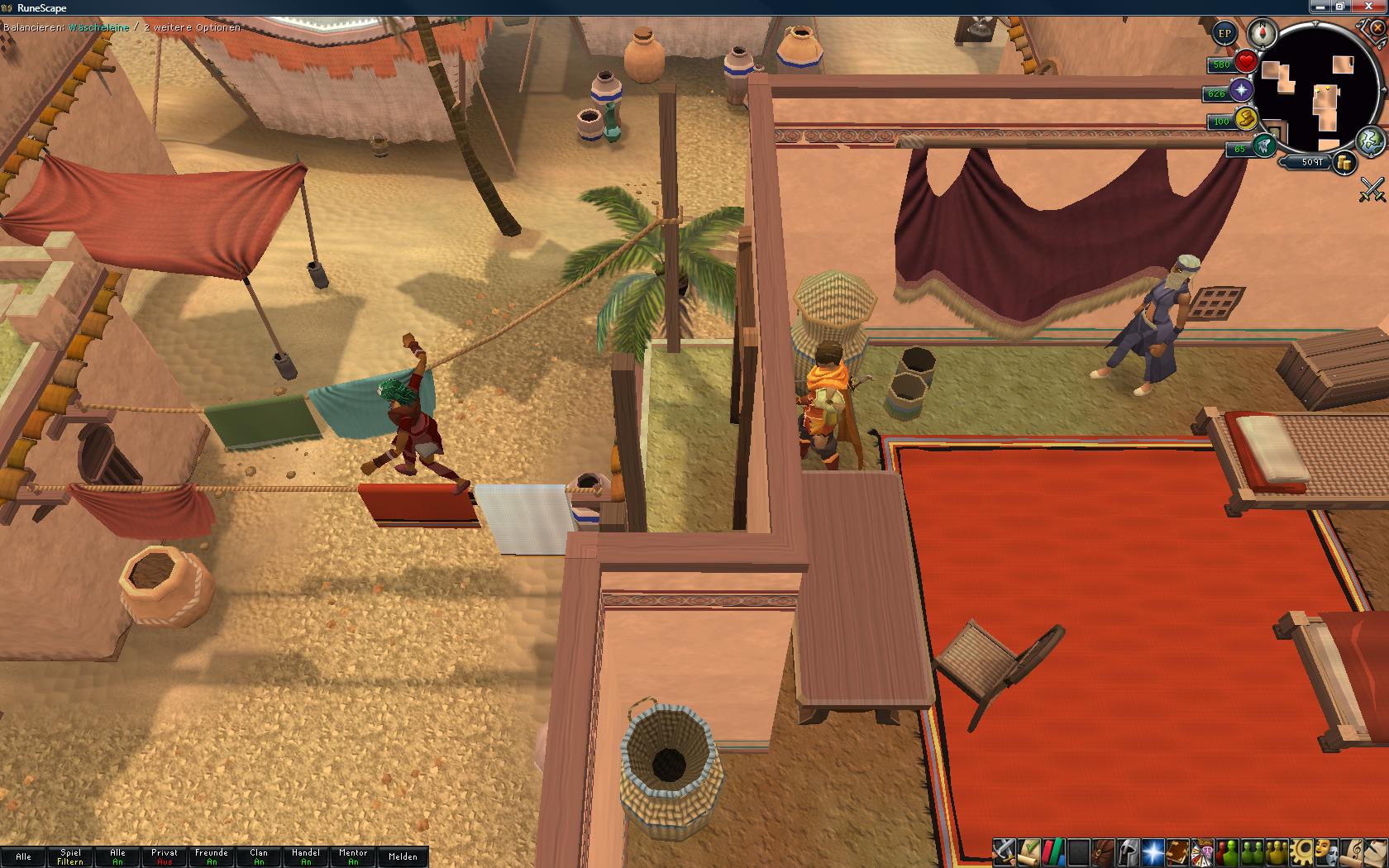Viewport: 1389px width, 868px height.
Task: Choose the Mentor chat tab
Action: point(353,856)
